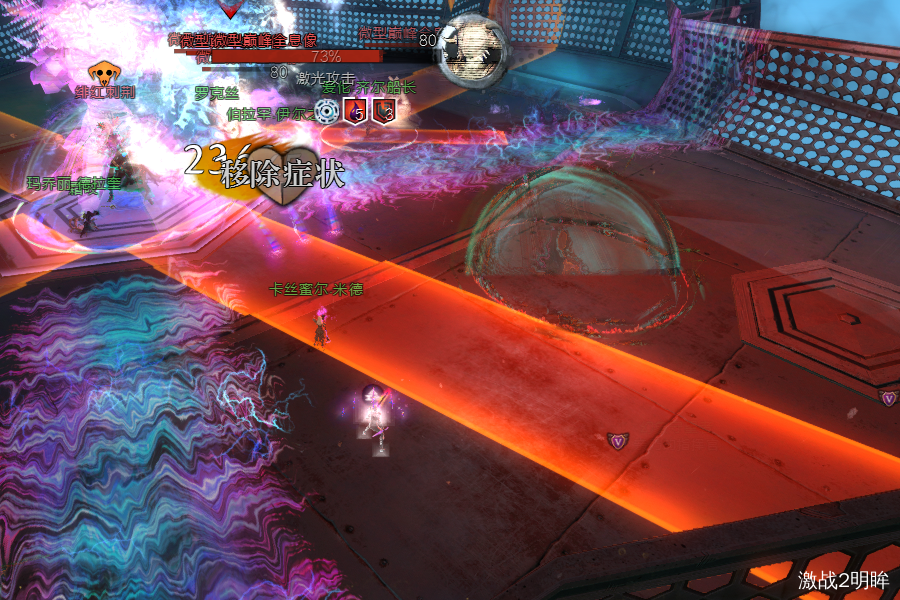Click the boss's circular target portrait

[473, 48]
